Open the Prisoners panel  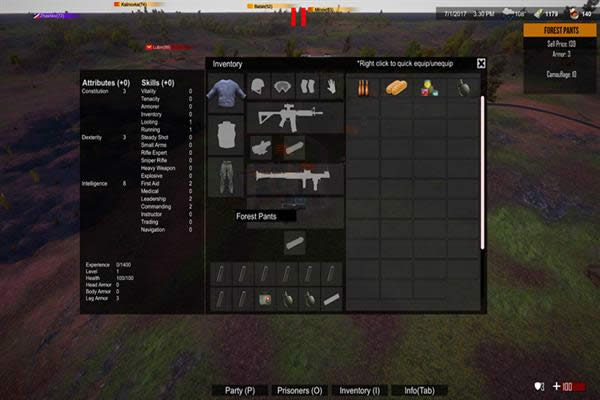(298, 390)
